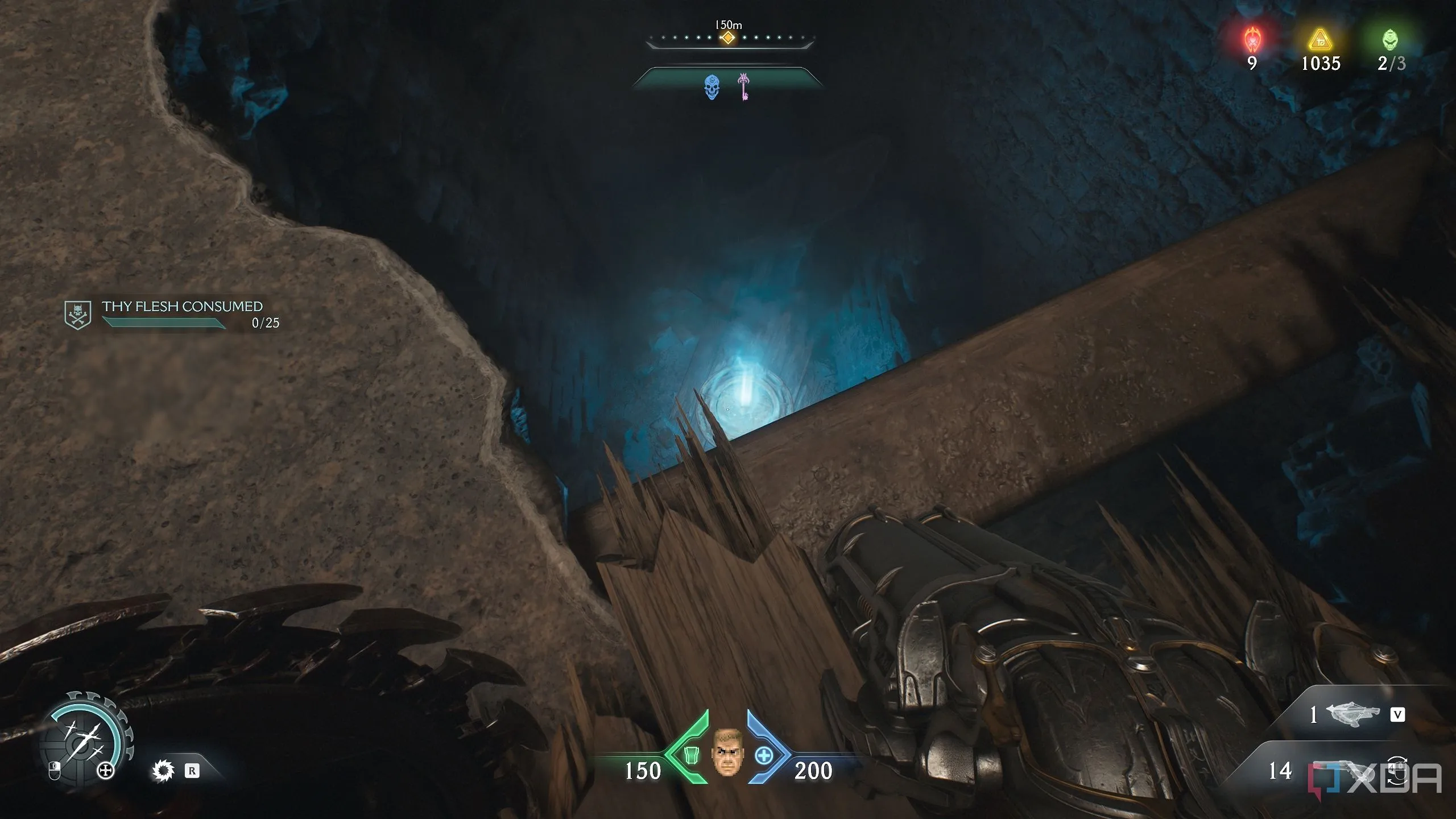Select the pink key icon

tap(743, 86)
